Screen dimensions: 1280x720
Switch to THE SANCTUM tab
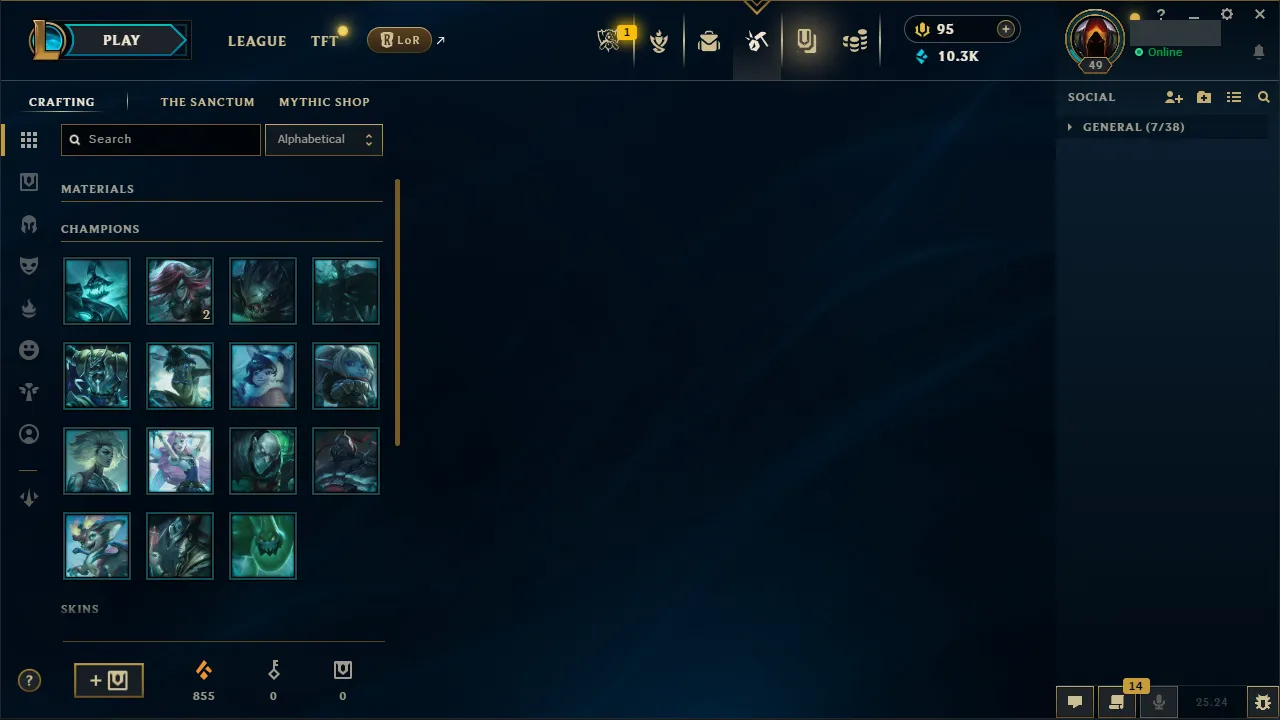point(207,101)
